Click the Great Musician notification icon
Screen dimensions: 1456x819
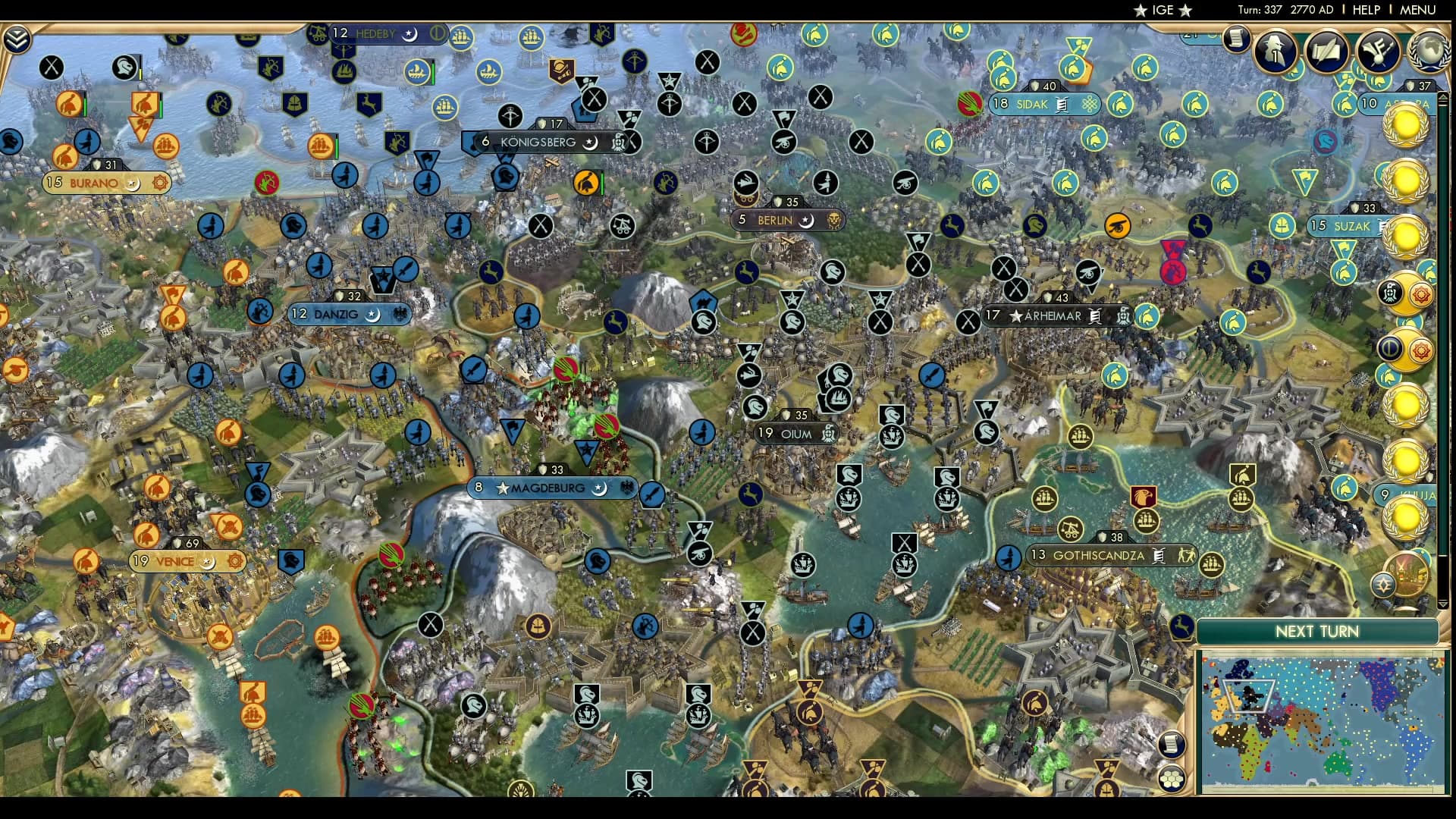pyautogui.click(x=1376, y=52)
